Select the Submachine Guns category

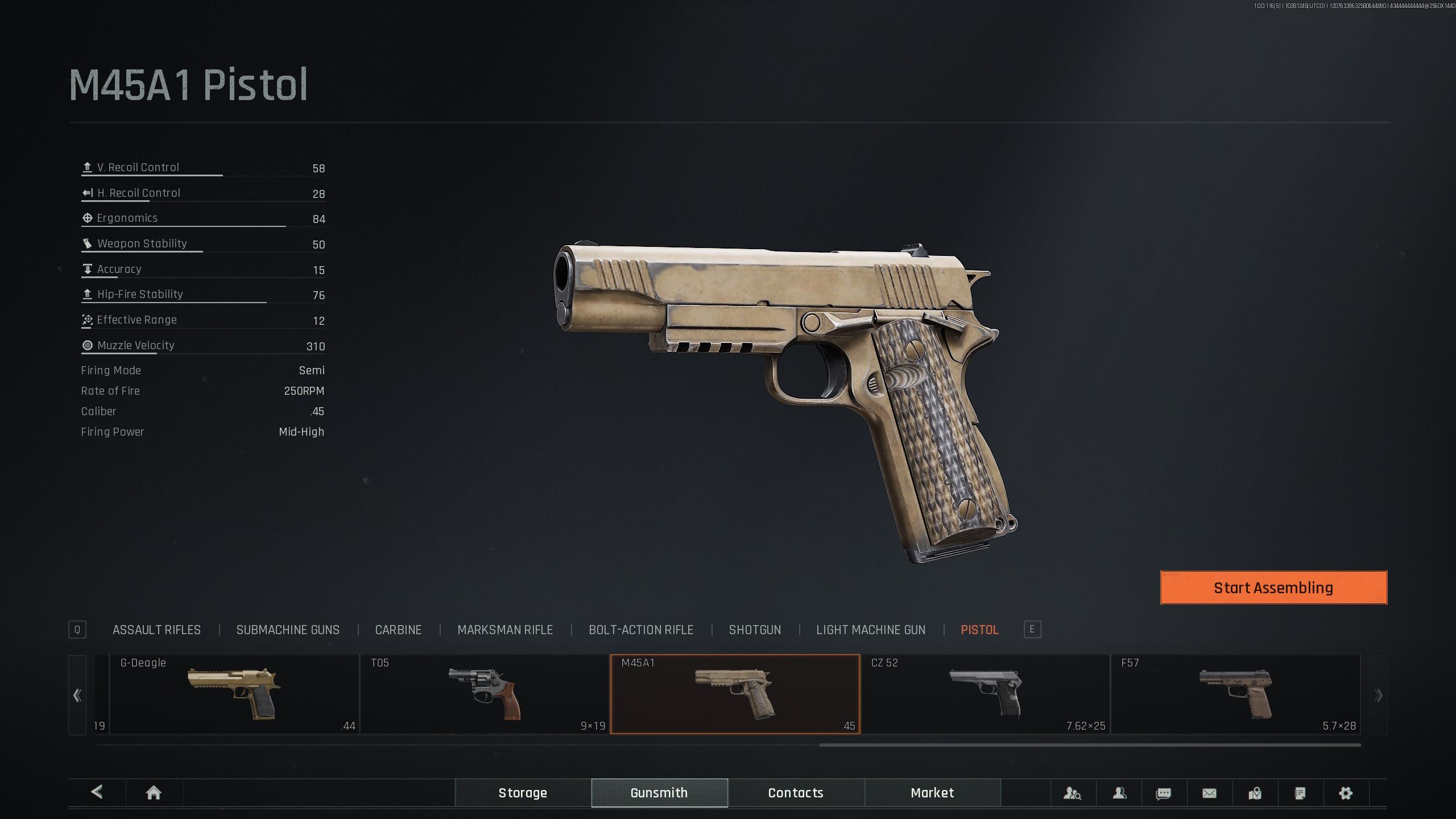point(288,630)
